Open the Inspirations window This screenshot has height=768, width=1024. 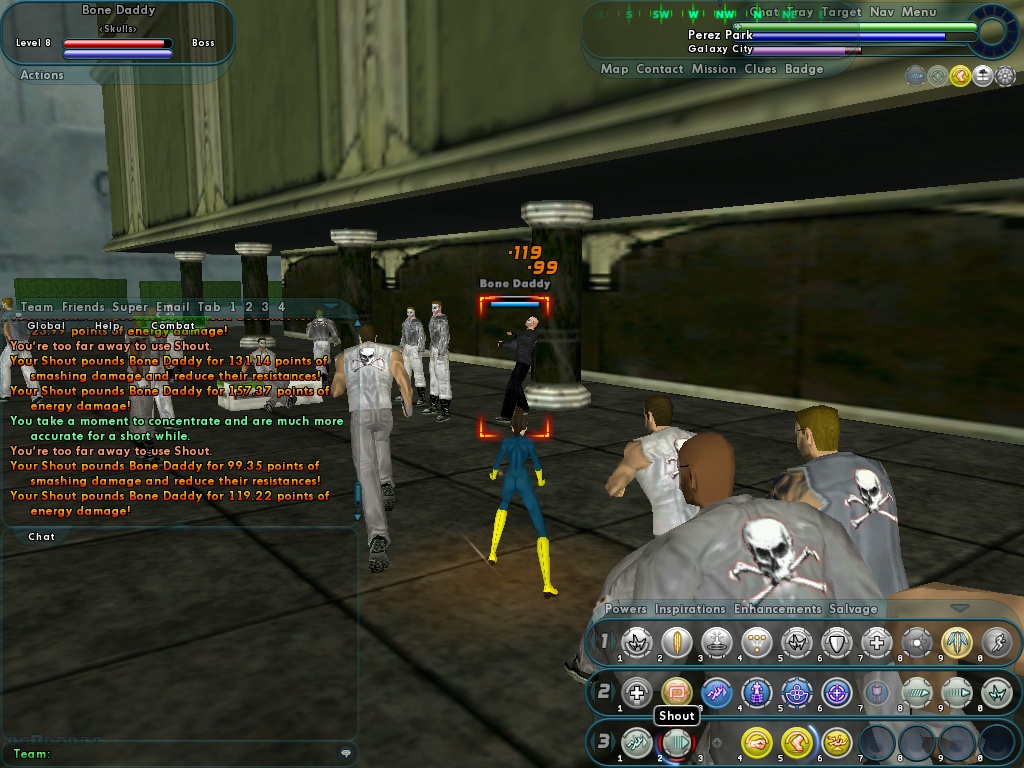690,609
